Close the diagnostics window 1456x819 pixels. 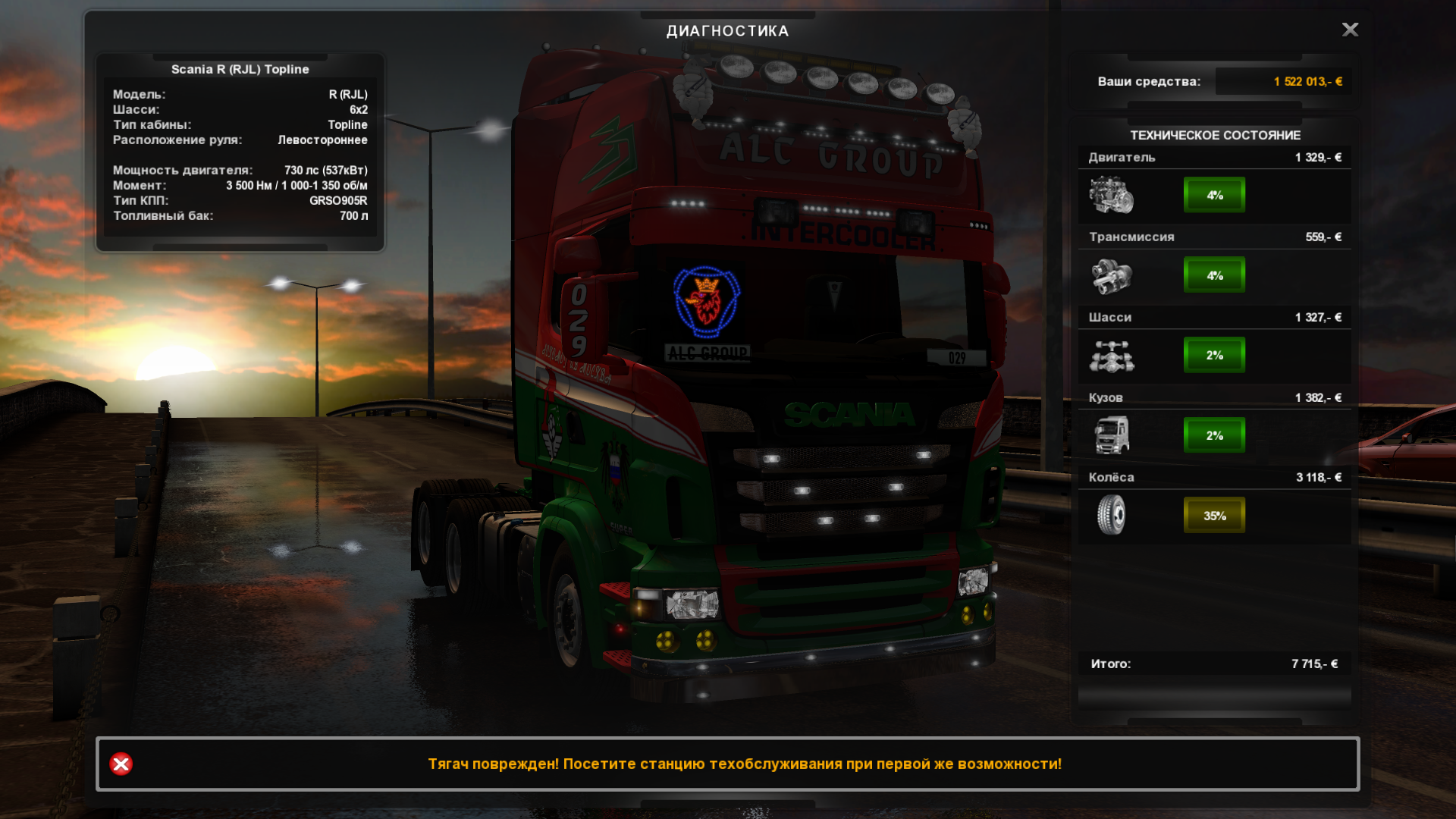(1350, 30)
